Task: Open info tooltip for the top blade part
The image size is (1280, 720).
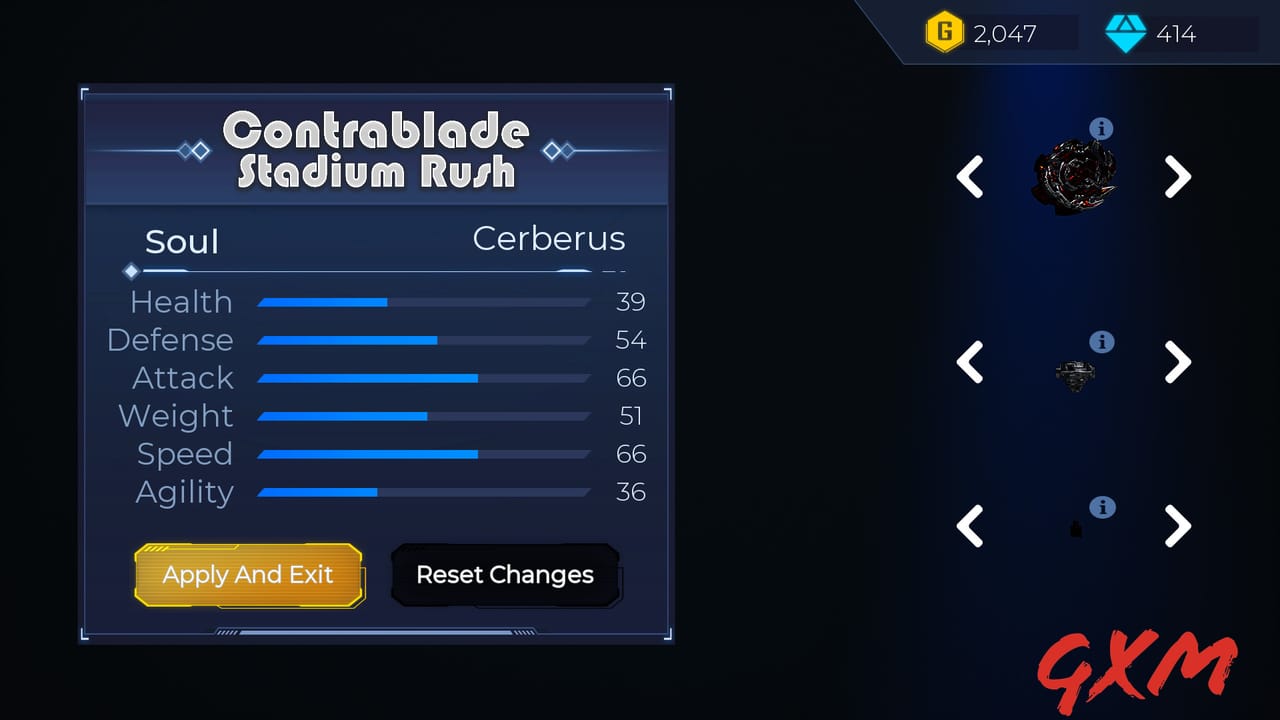Action: (x=1102, y=128)
